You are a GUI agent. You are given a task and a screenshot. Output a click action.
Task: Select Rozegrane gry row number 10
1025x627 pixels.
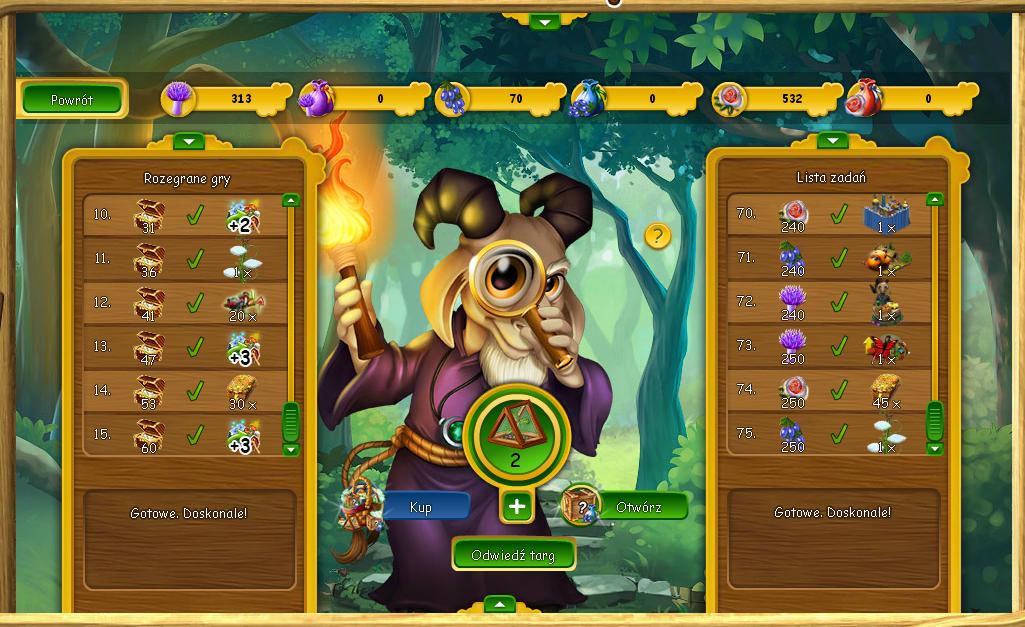point(185,215)
